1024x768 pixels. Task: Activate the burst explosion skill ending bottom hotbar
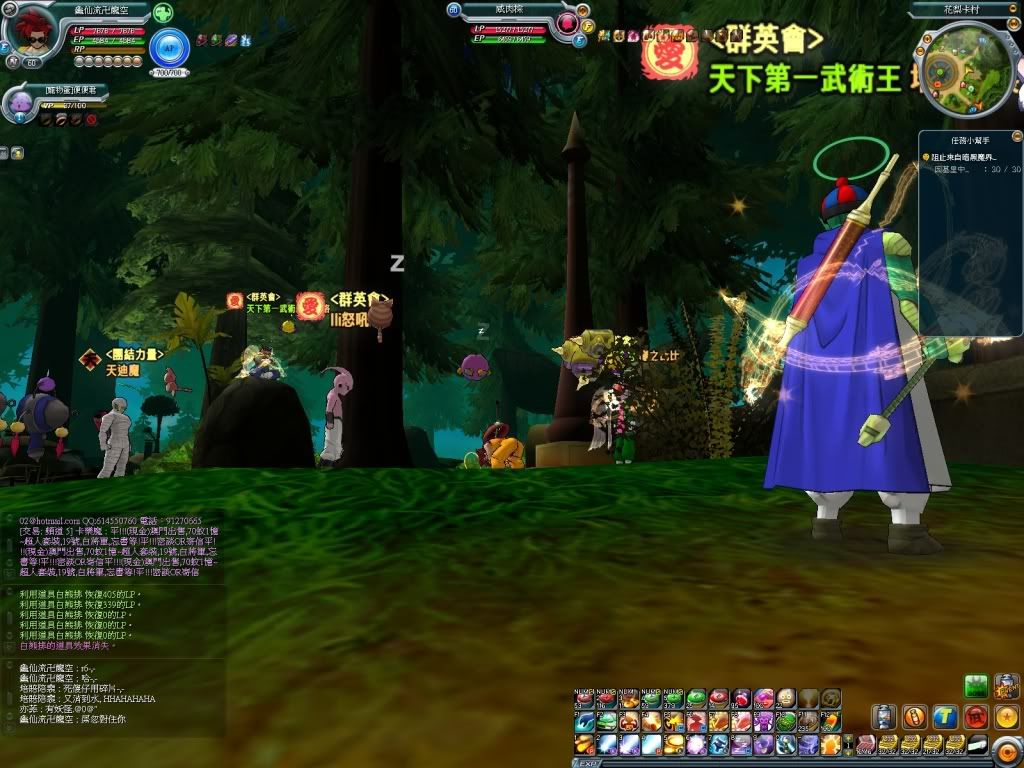pos(829,744)
